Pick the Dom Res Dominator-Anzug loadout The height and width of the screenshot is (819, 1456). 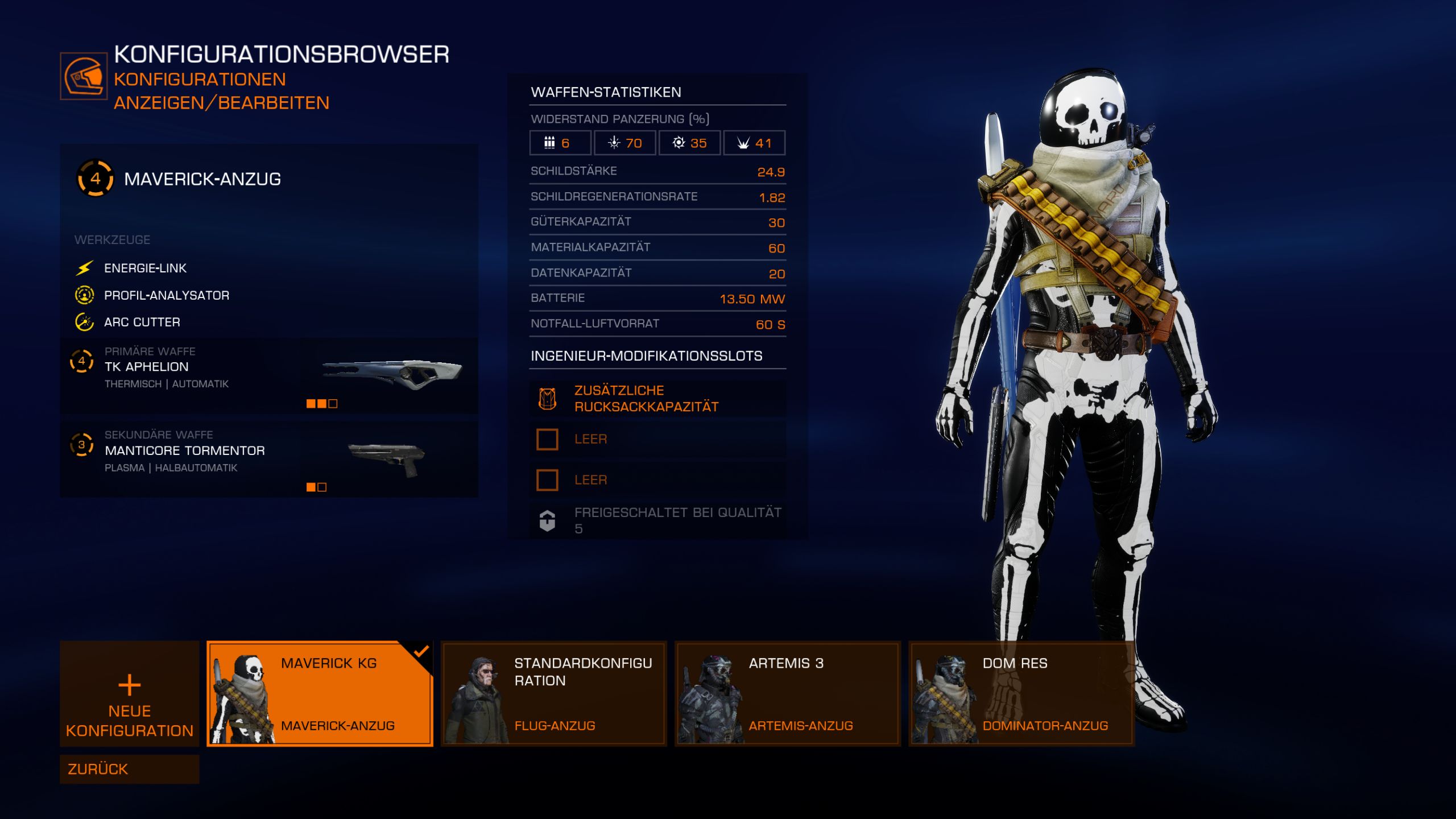[1021, 693]
